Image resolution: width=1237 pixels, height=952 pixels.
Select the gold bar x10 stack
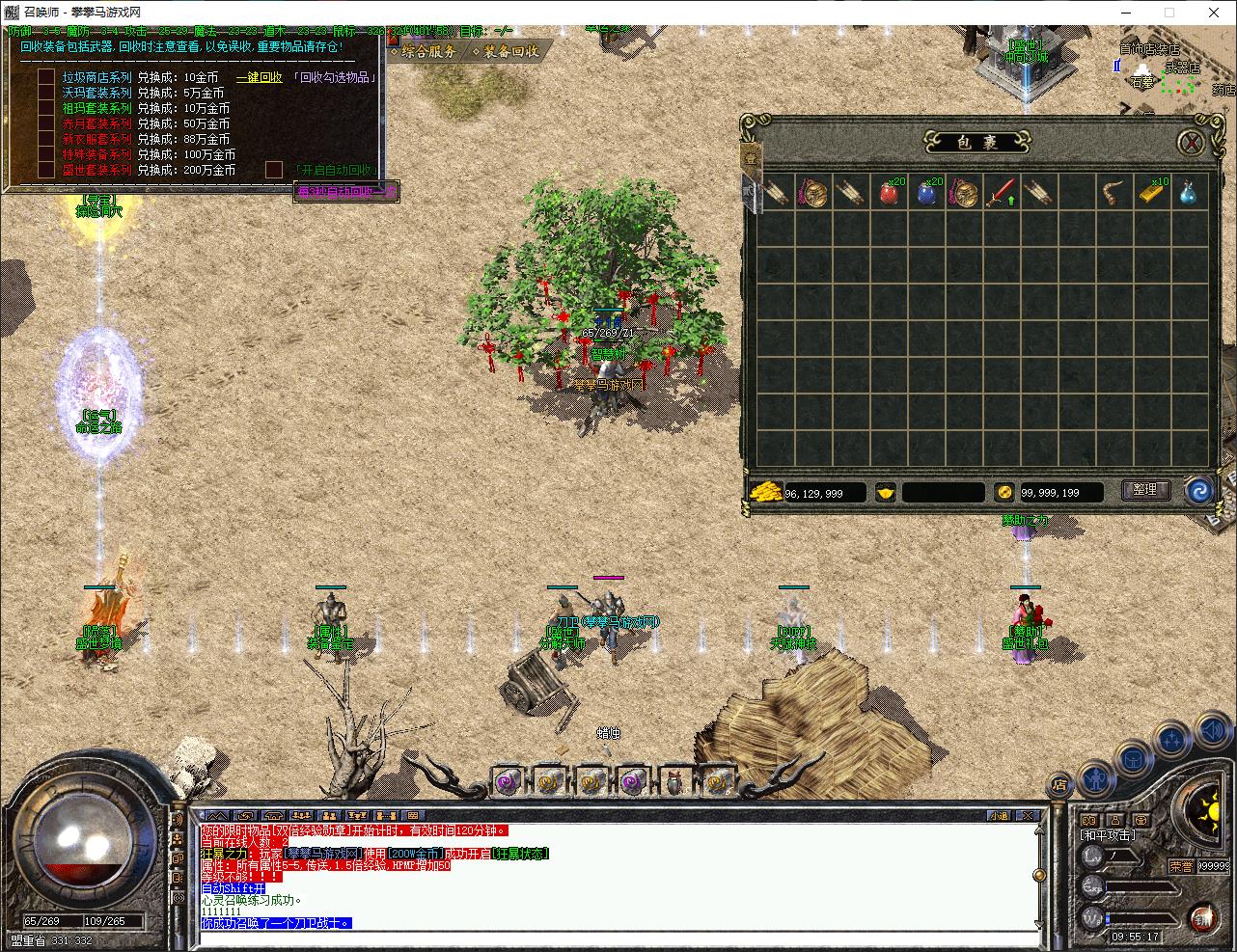[x=1151, y=192]
